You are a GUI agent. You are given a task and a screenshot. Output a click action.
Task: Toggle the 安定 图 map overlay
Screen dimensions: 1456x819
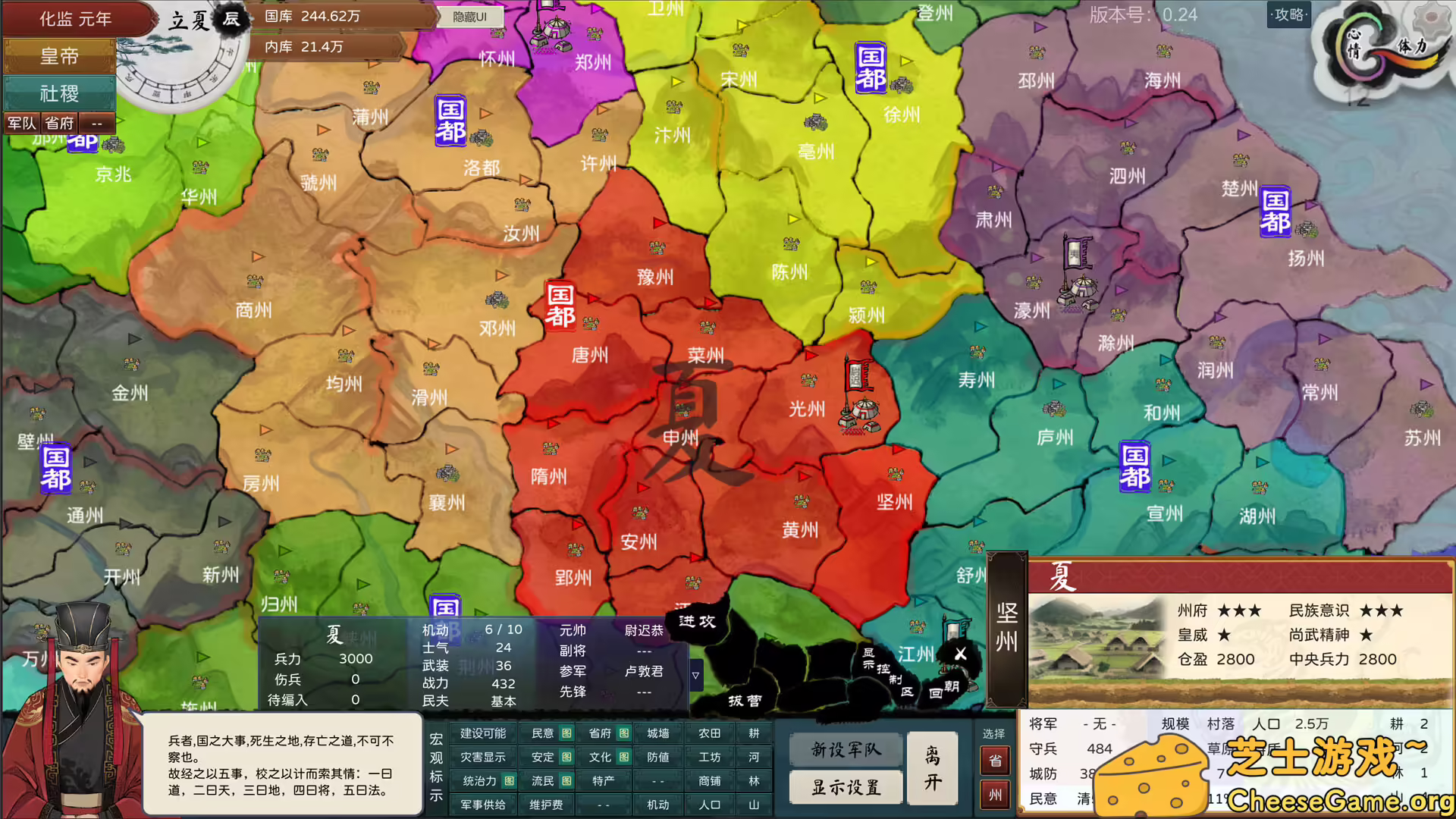point(548,757)
